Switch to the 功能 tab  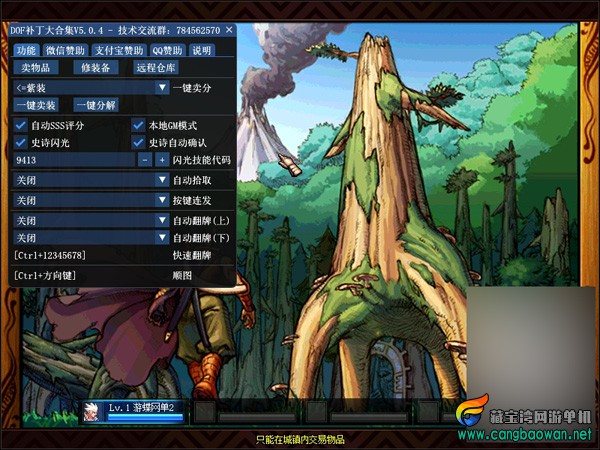[26, 49]
